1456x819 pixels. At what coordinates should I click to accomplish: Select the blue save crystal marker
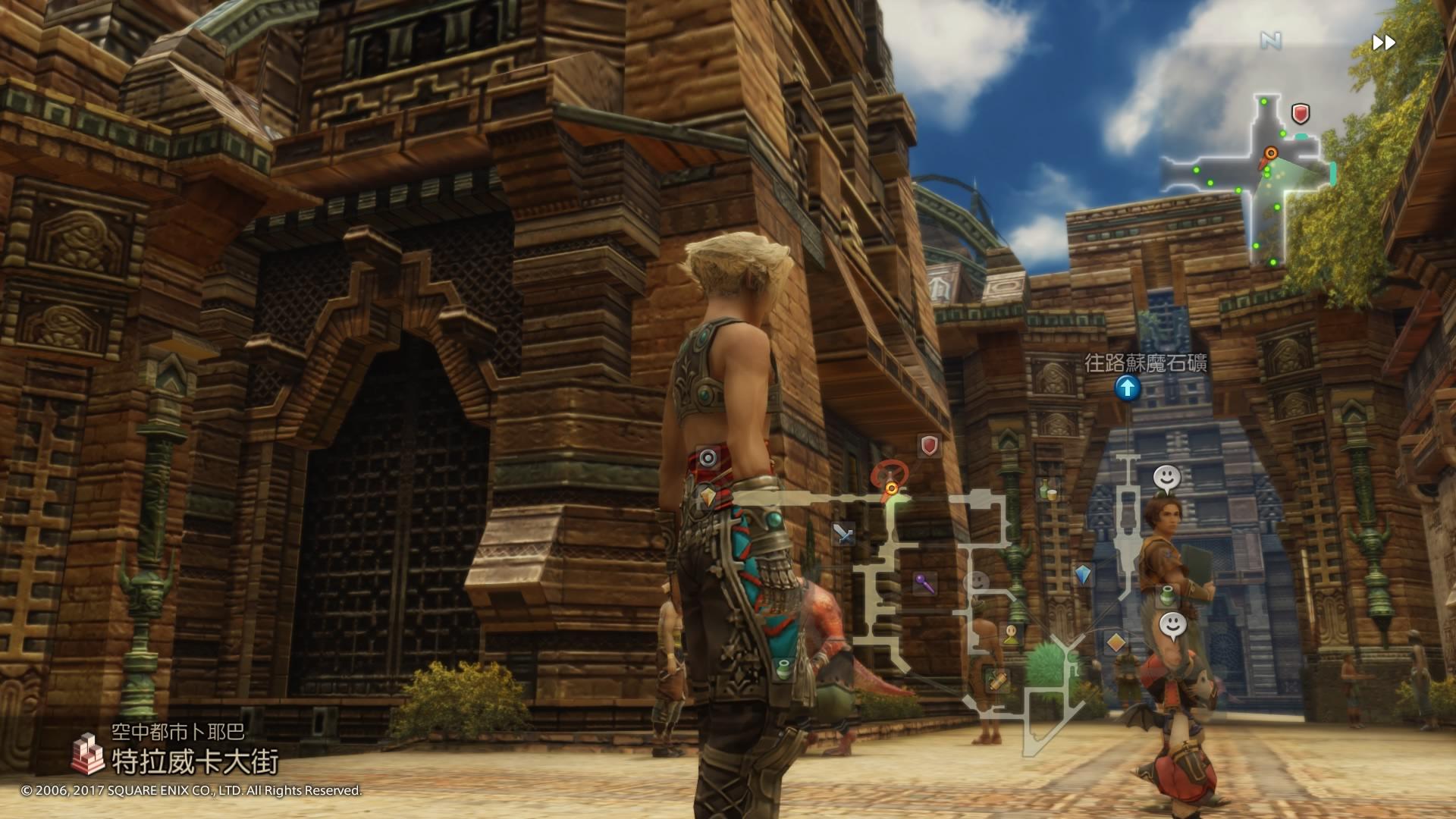1084,574
